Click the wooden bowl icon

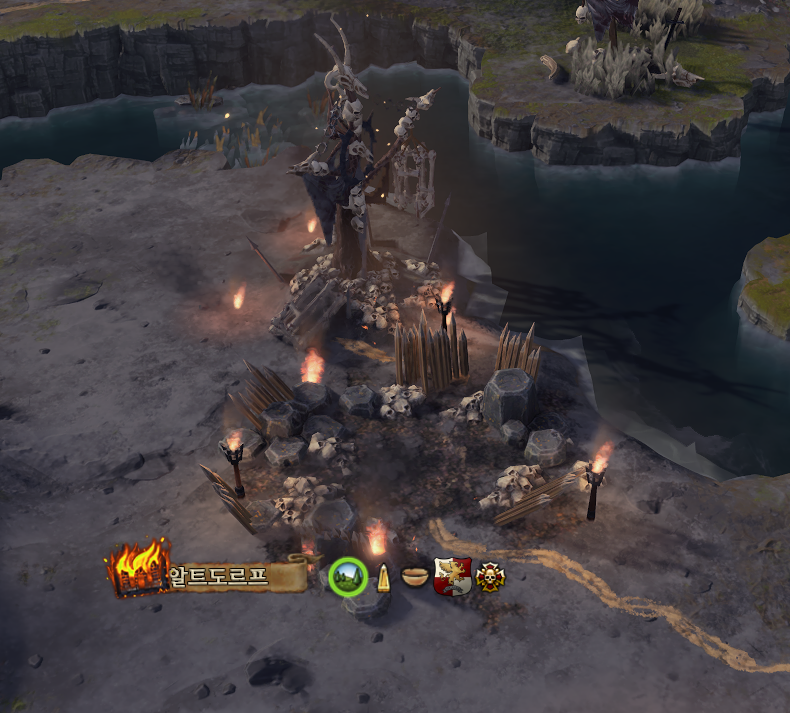[415, 576]
